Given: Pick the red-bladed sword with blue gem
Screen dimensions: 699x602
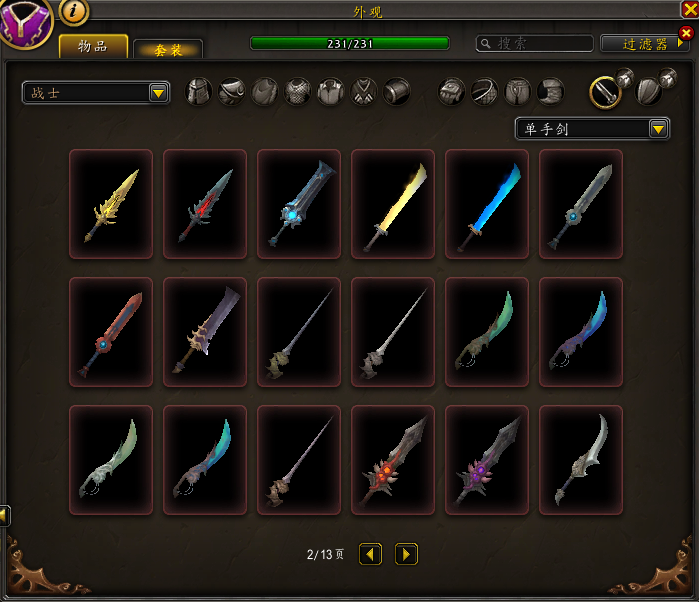Looking at the screenshot, I should click(x=111, y=332).
